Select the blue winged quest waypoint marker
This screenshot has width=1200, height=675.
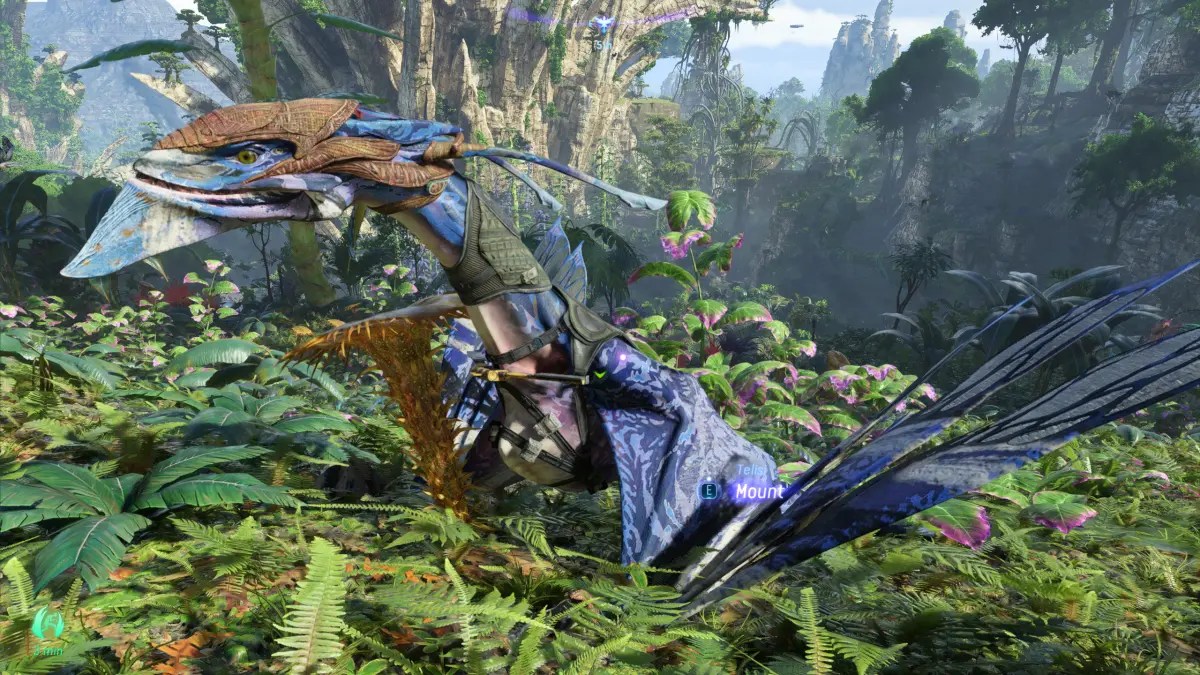click(x=602, y=24)
